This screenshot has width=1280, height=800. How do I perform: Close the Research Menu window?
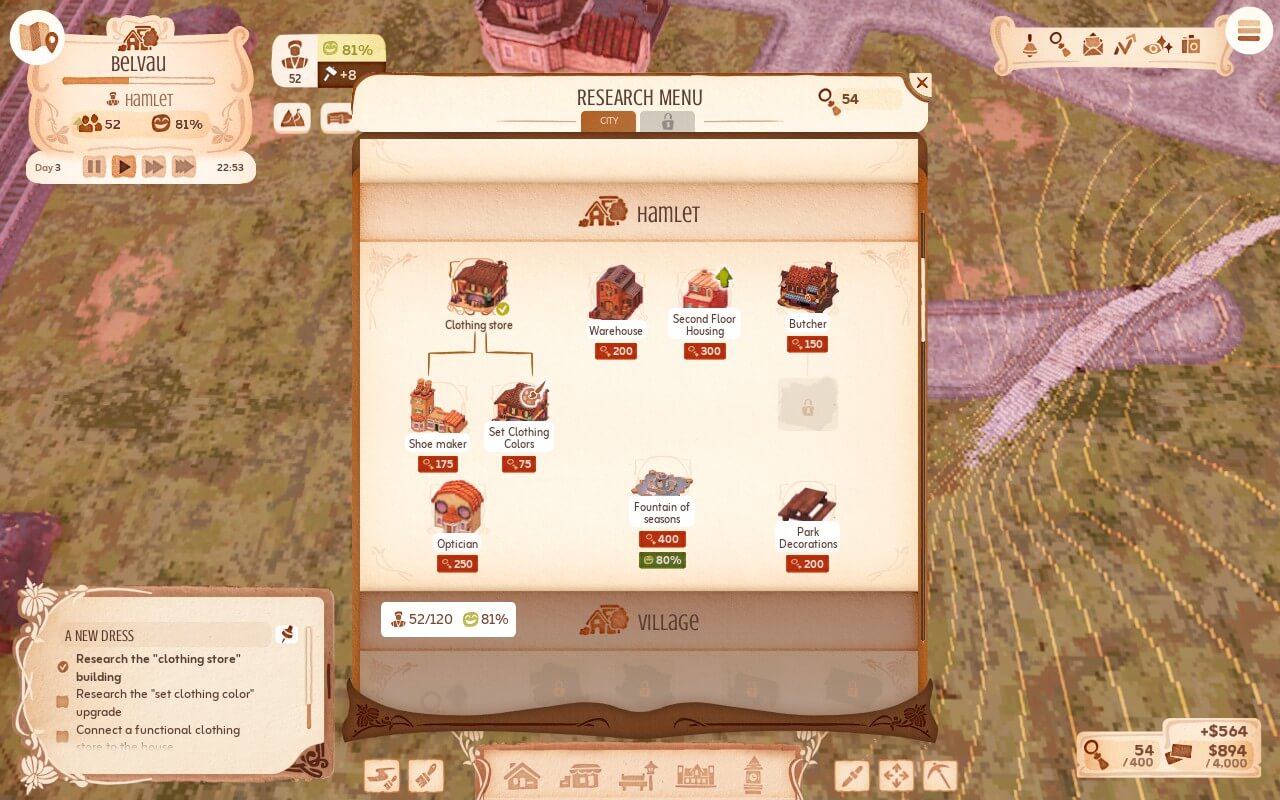922,84
